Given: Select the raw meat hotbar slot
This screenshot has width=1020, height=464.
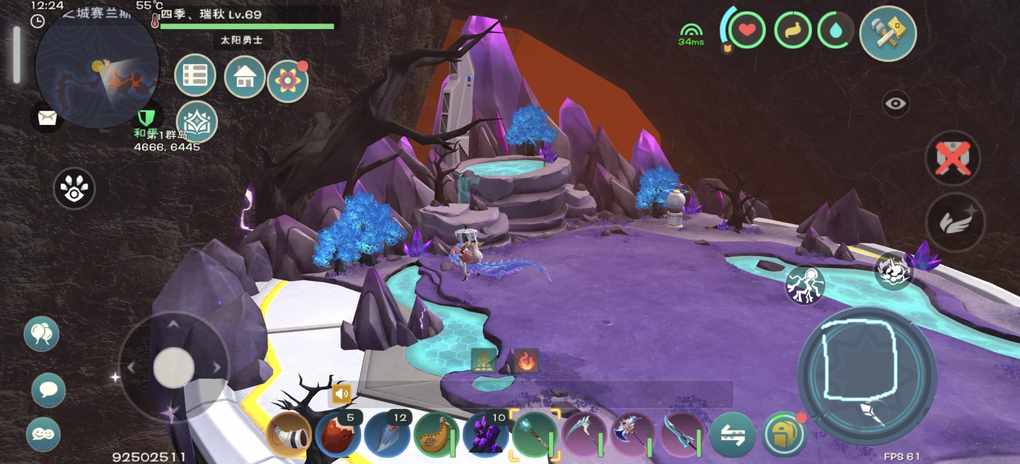Looking at the screenshot, I should [338, 435].
